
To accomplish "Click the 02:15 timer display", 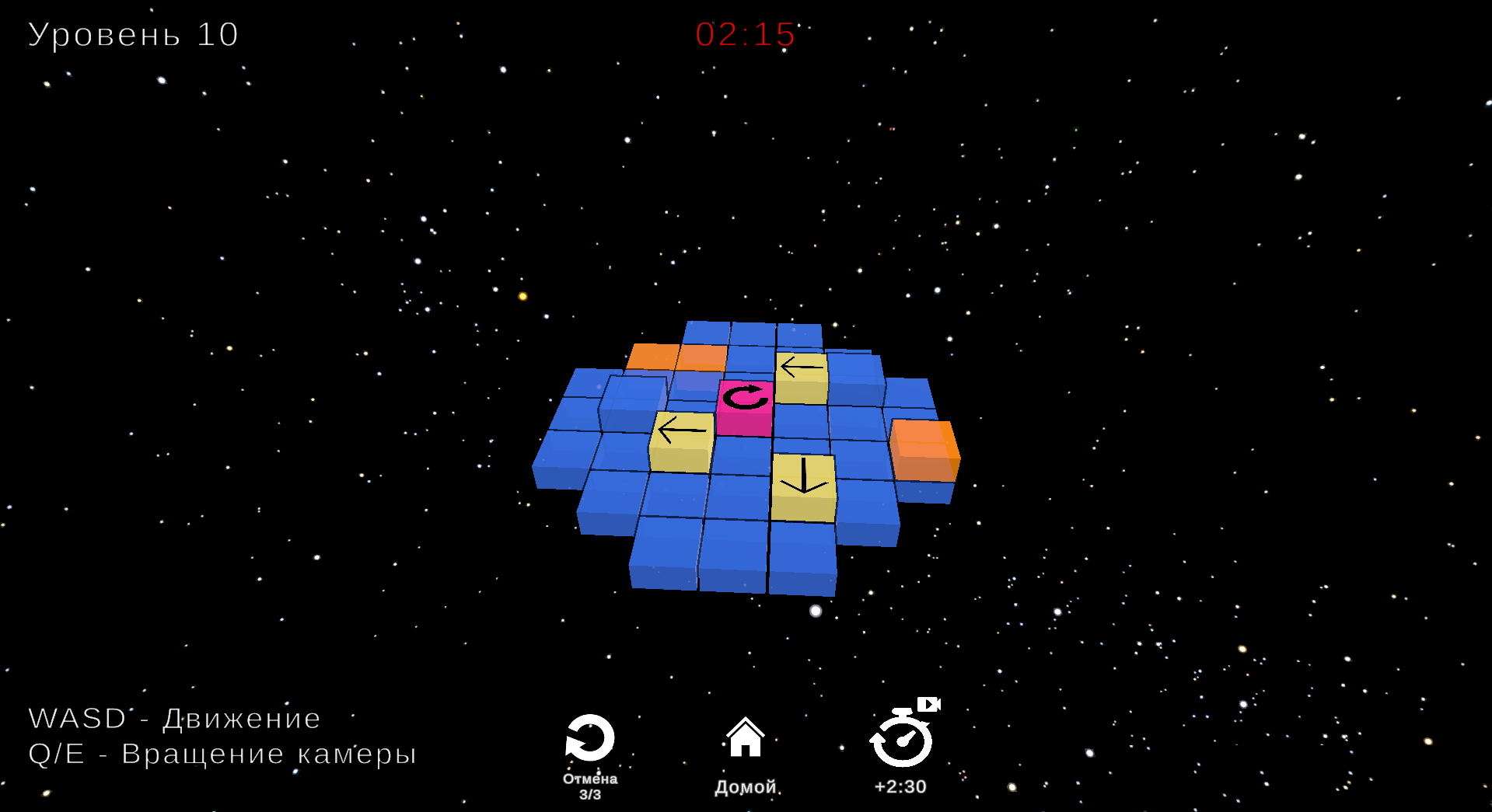I will click(743, 35).
